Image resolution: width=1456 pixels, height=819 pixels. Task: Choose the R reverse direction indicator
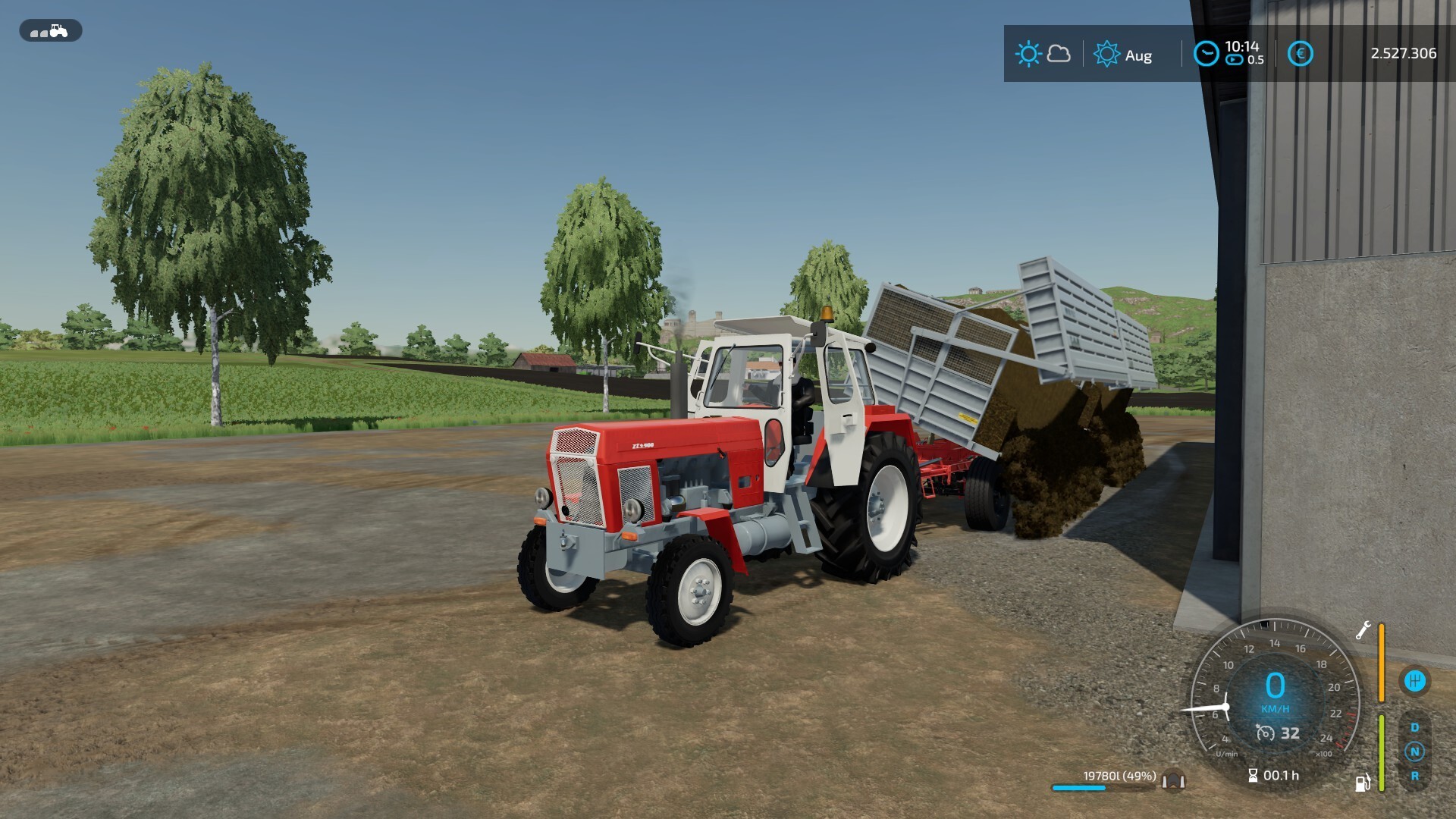[1414, 776]
